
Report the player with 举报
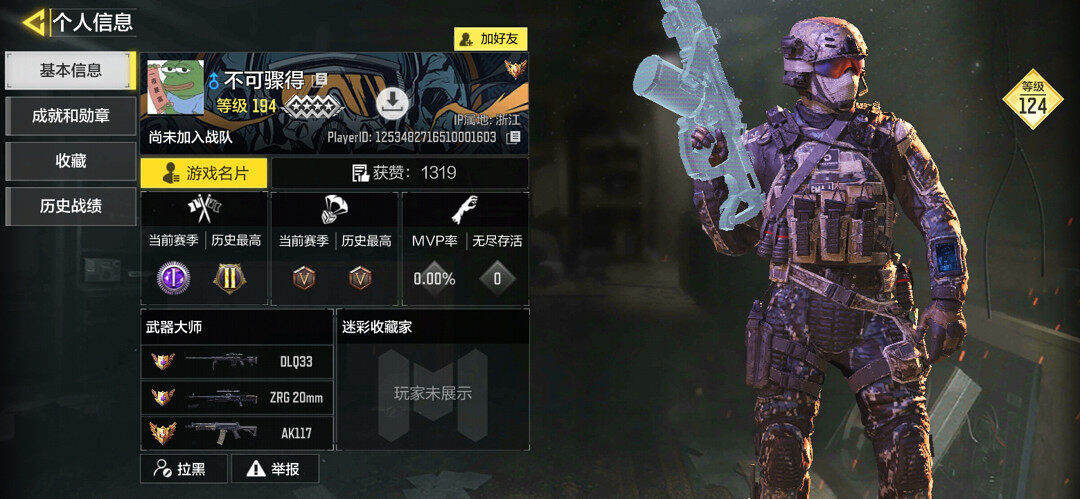275,468
